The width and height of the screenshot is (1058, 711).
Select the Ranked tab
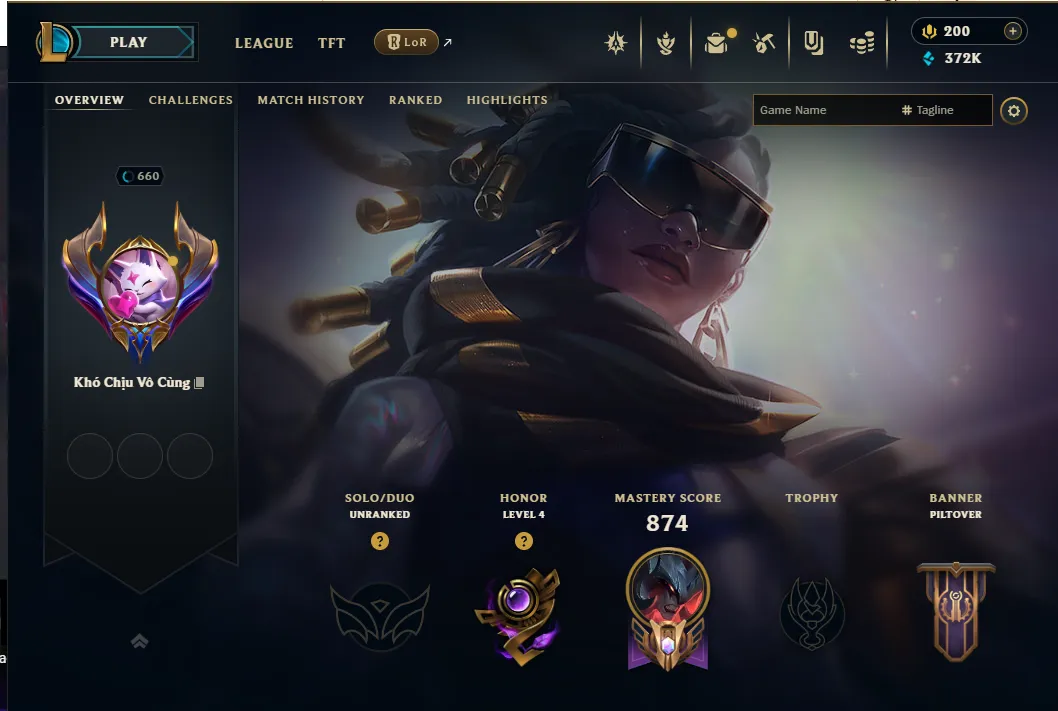click(415, 100)
